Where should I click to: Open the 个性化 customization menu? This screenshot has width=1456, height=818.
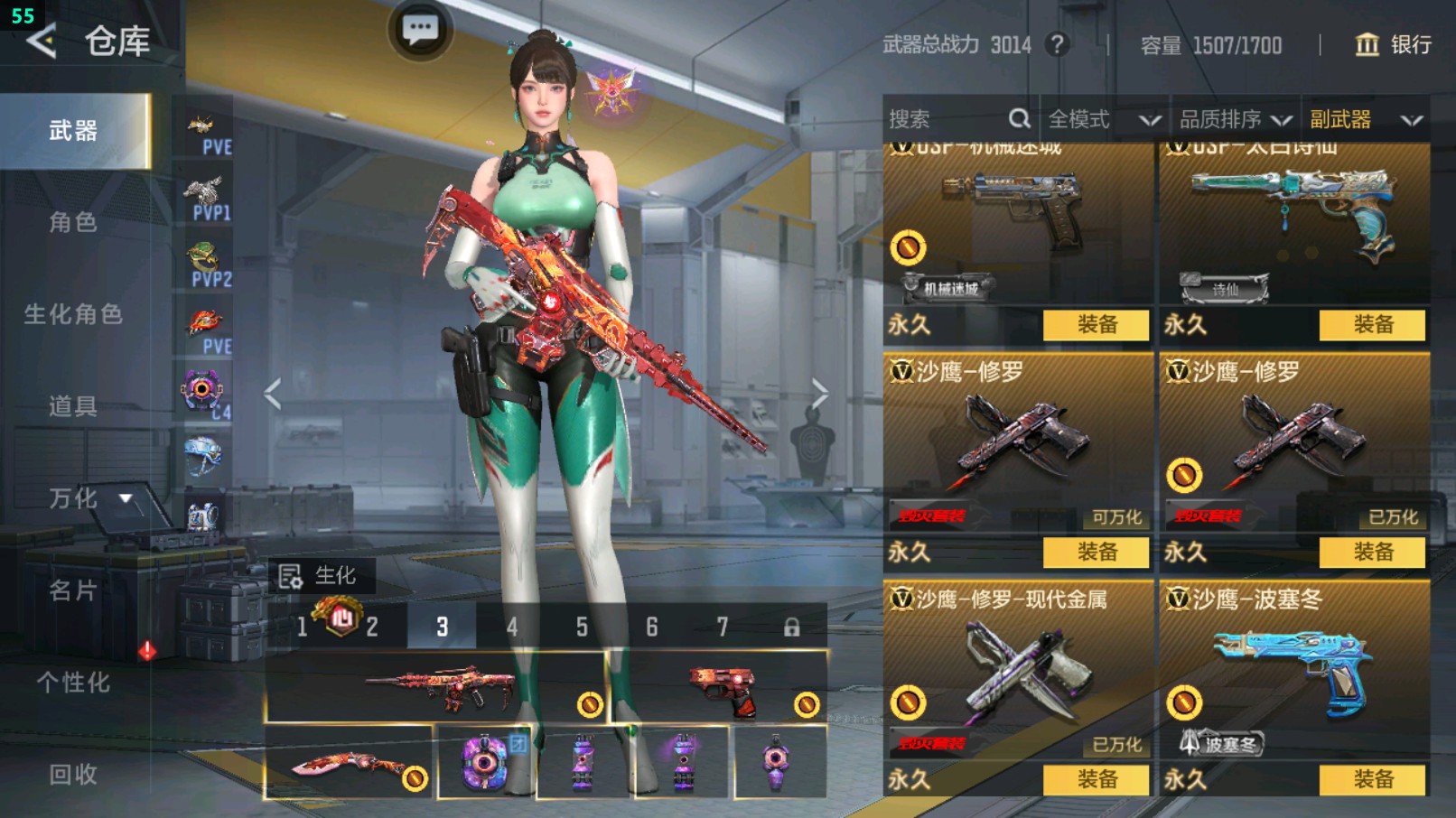click(x=73, y=683)
